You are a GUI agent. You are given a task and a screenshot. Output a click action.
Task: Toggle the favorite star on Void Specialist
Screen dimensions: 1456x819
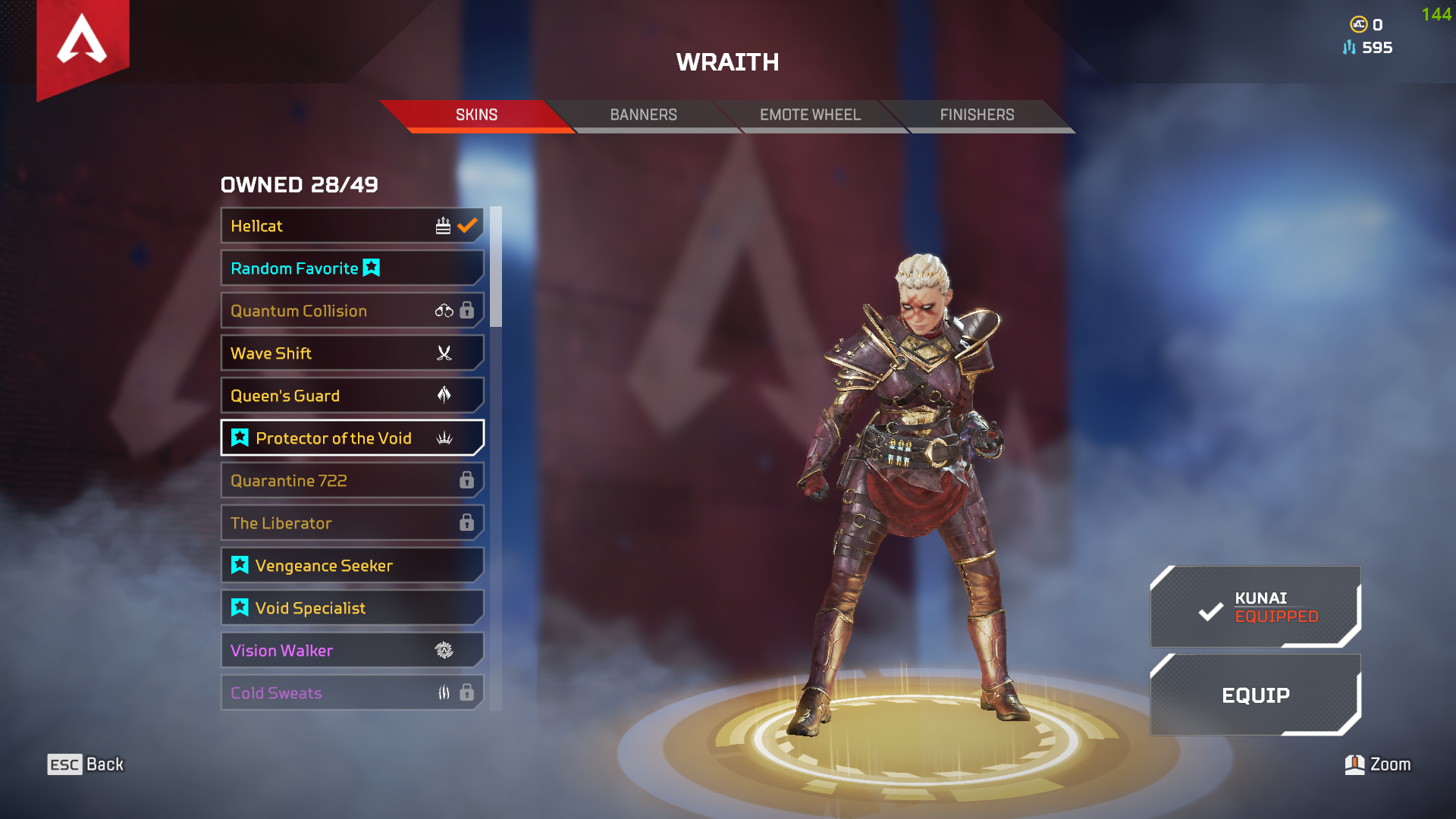coord(239,607)
